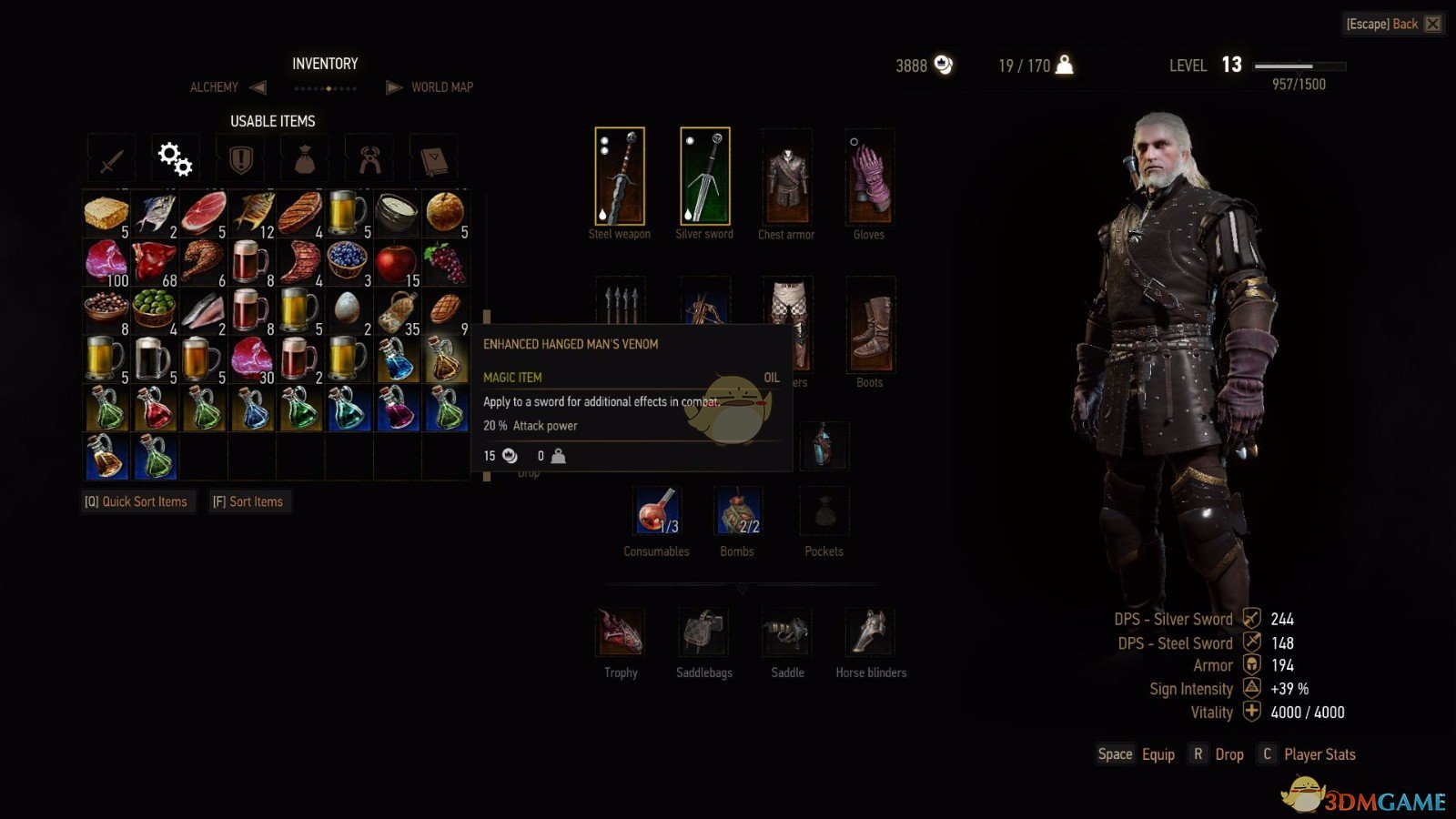
Task: Open the sack junk category icon
Action: pyautogui.click(x=304, y=157)
